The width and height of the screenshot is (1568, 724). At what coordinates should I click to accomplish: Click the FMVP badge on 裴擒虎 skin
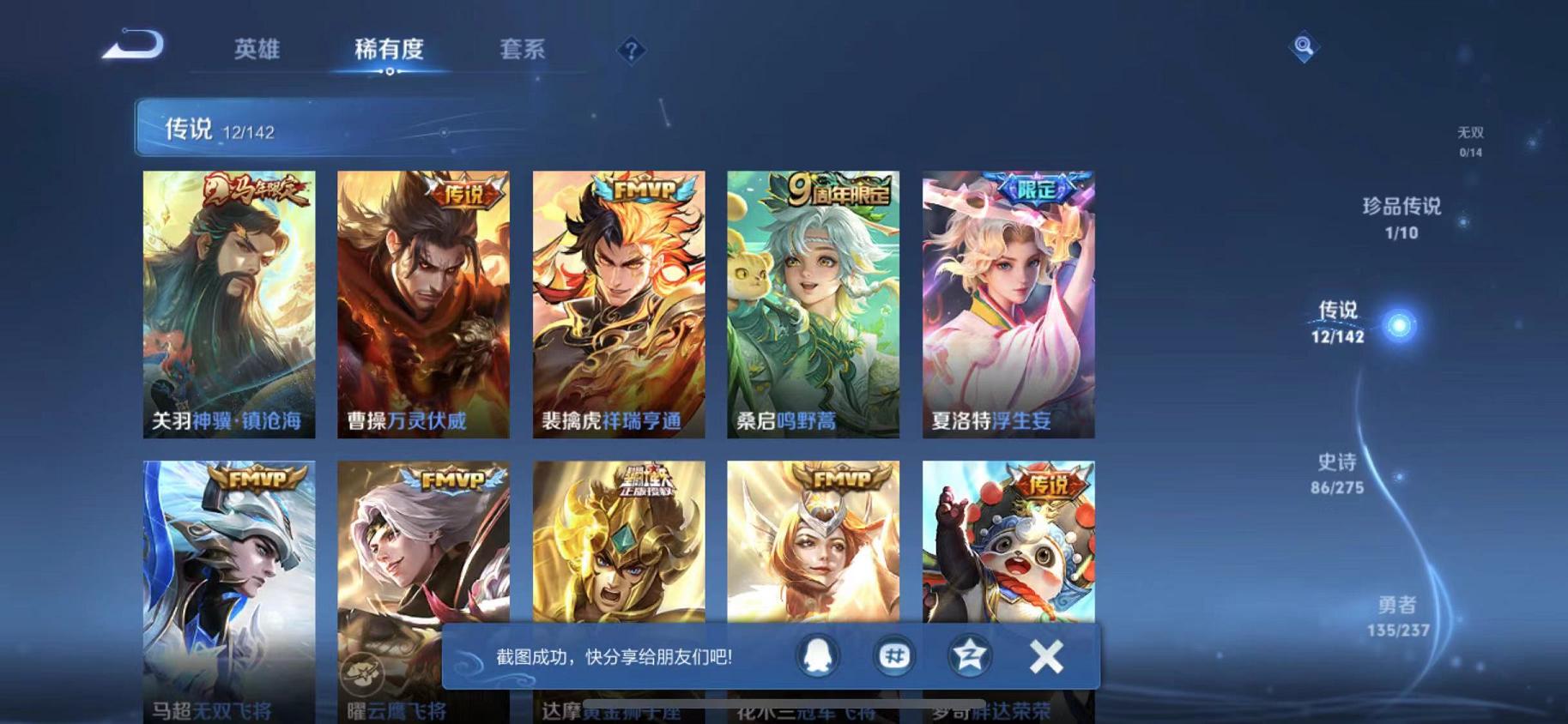(645, 190)
